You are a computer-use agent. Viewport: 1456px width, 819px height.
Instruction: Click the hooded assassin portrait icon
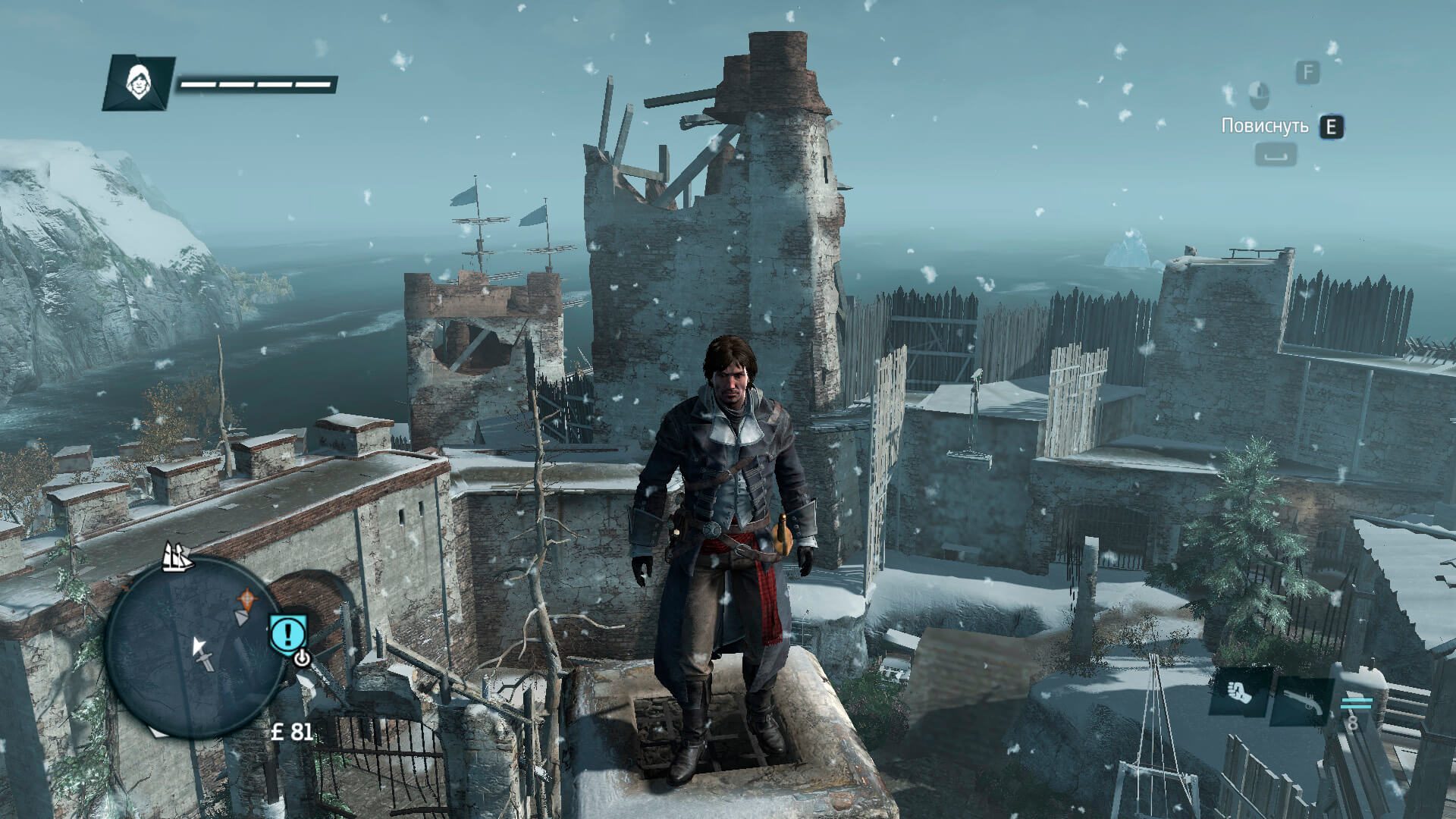coord(137,82)
